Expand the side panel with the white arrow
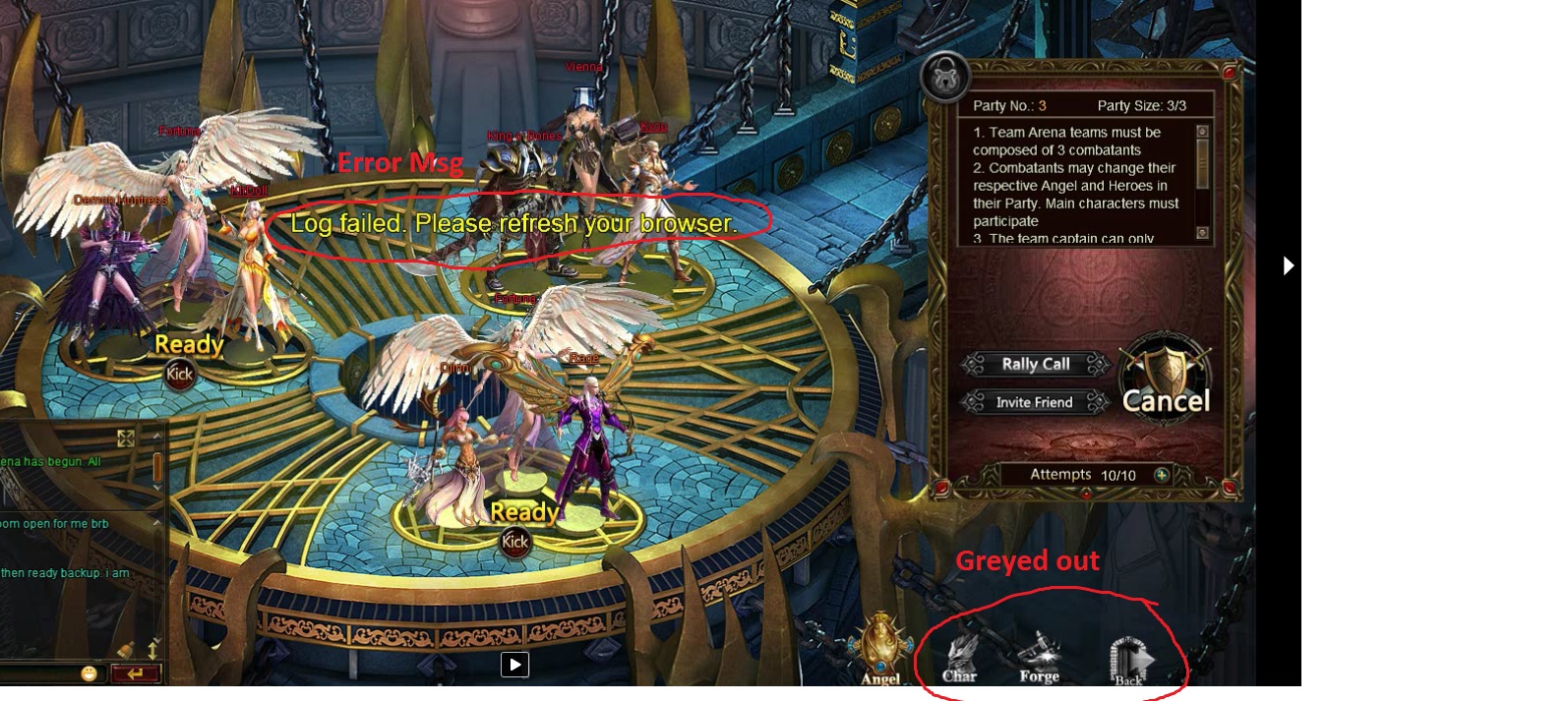 click(1288, 265)
